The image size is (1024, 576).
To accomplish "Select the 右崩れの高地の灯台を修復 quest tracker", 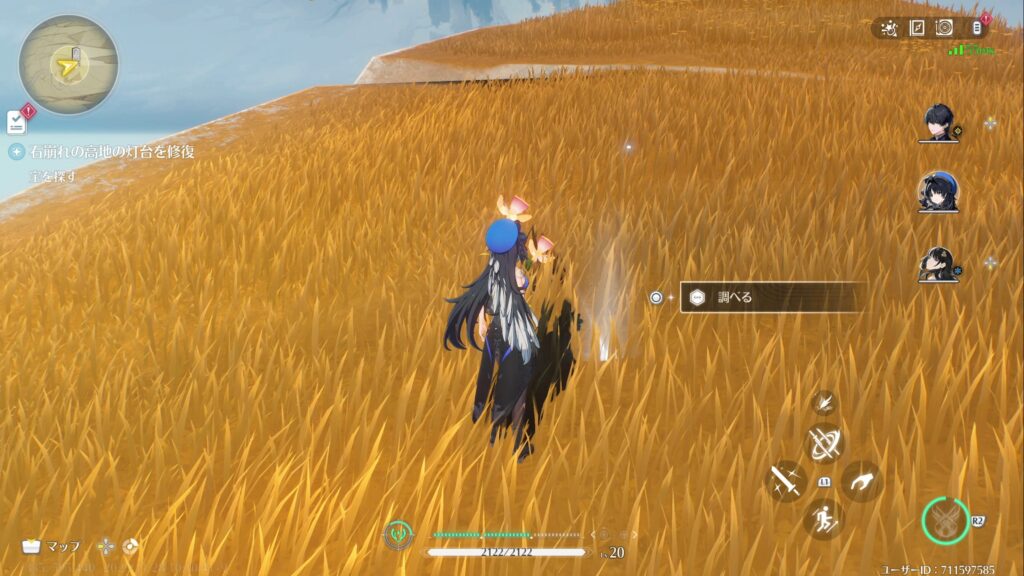I will coord(112,152).
